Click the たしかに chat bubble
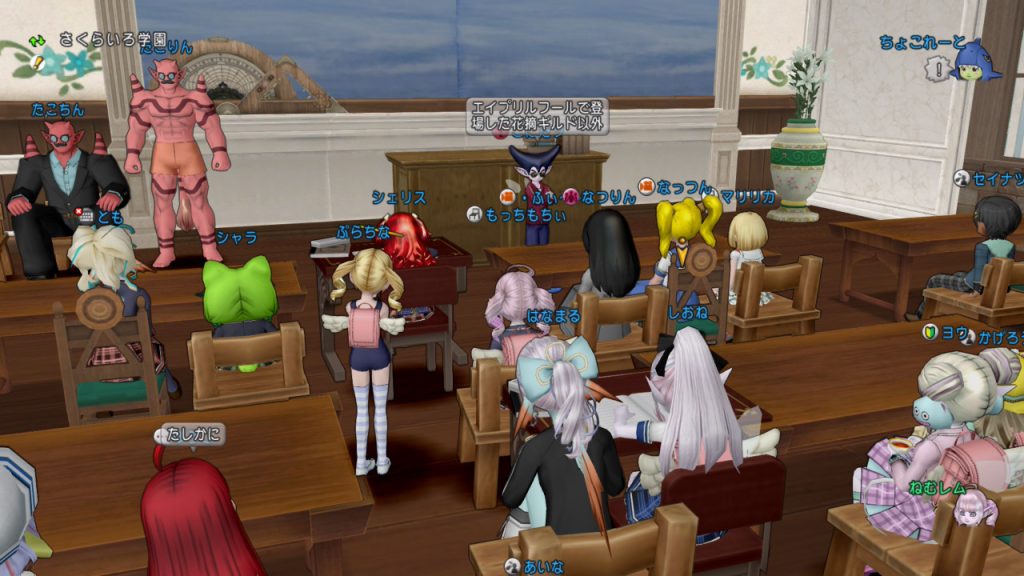 191,434
